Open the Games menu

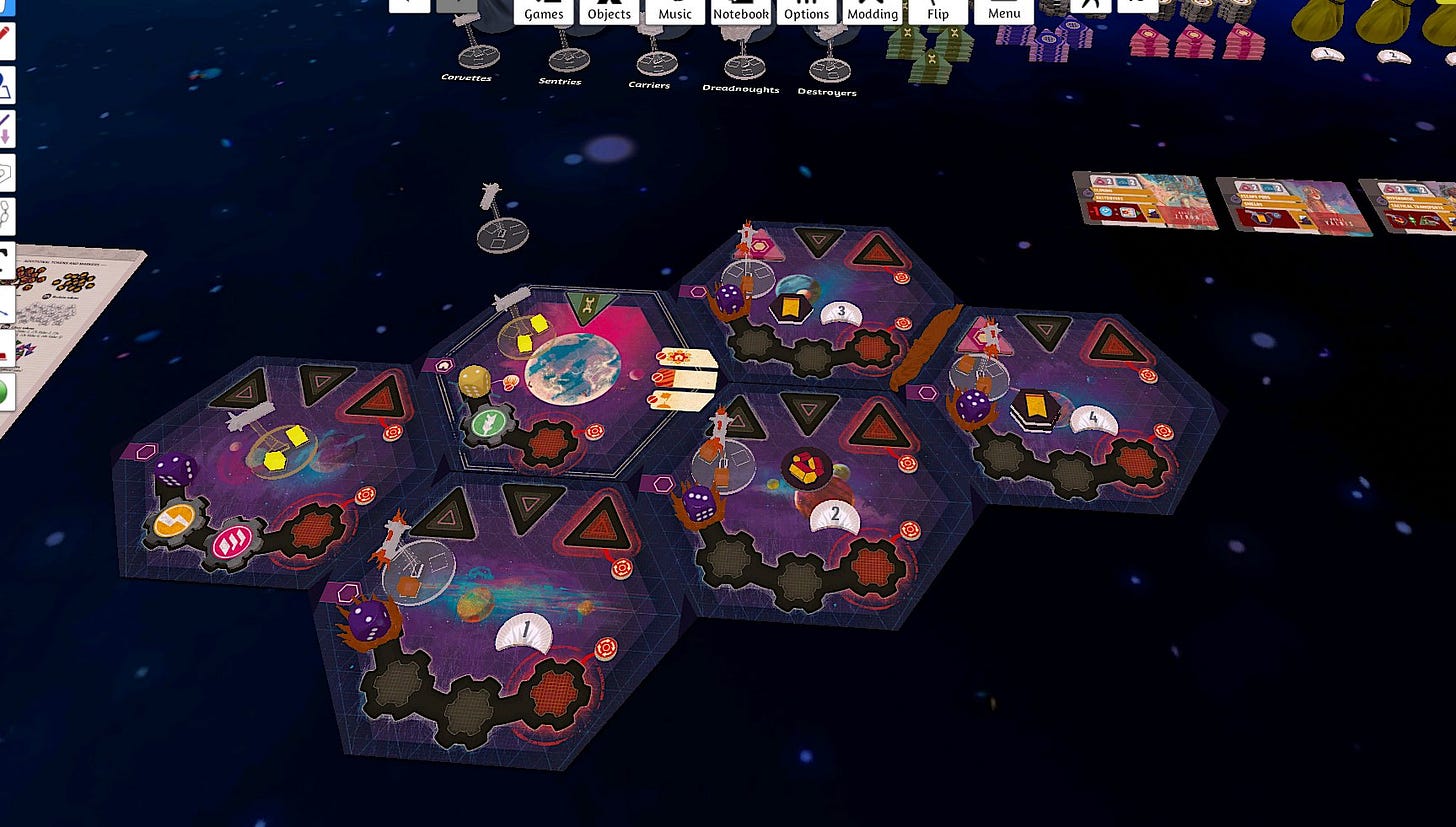(544, 11)
